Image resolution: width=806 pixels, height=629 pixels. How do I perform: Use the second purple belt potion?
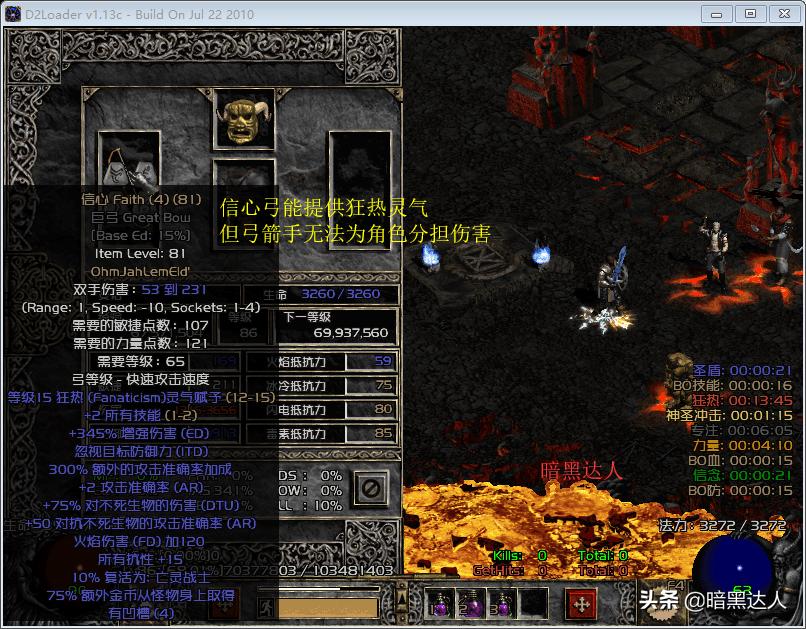(471, 602)
